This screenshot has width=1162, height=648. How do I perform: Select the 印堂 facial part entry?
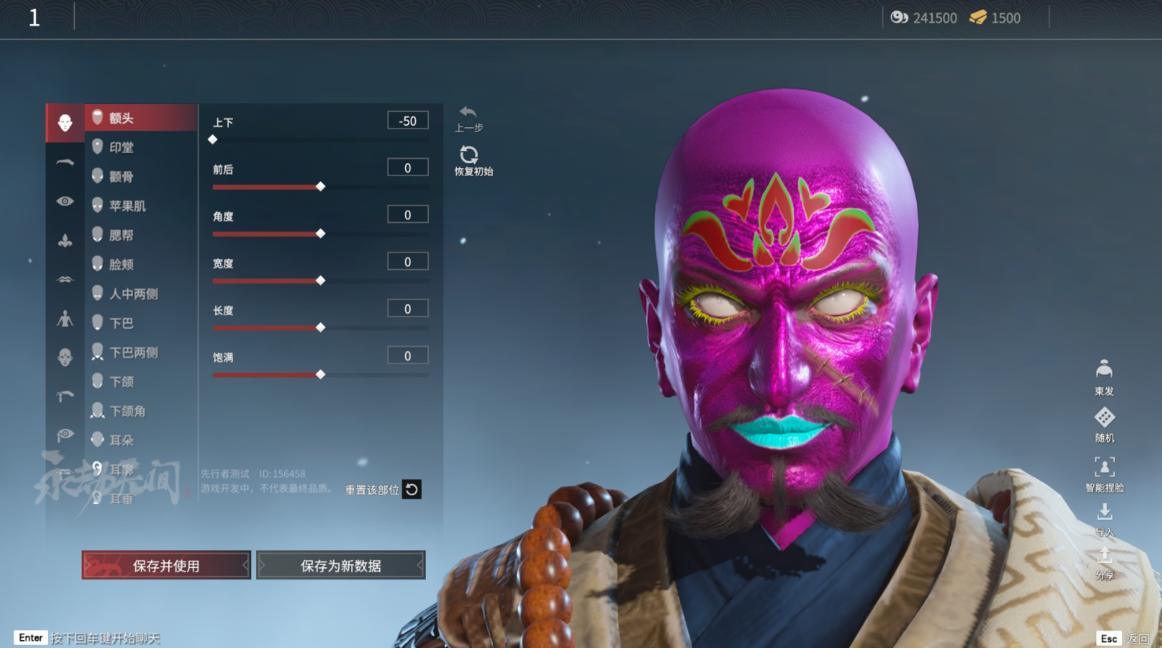coord(121,147)
